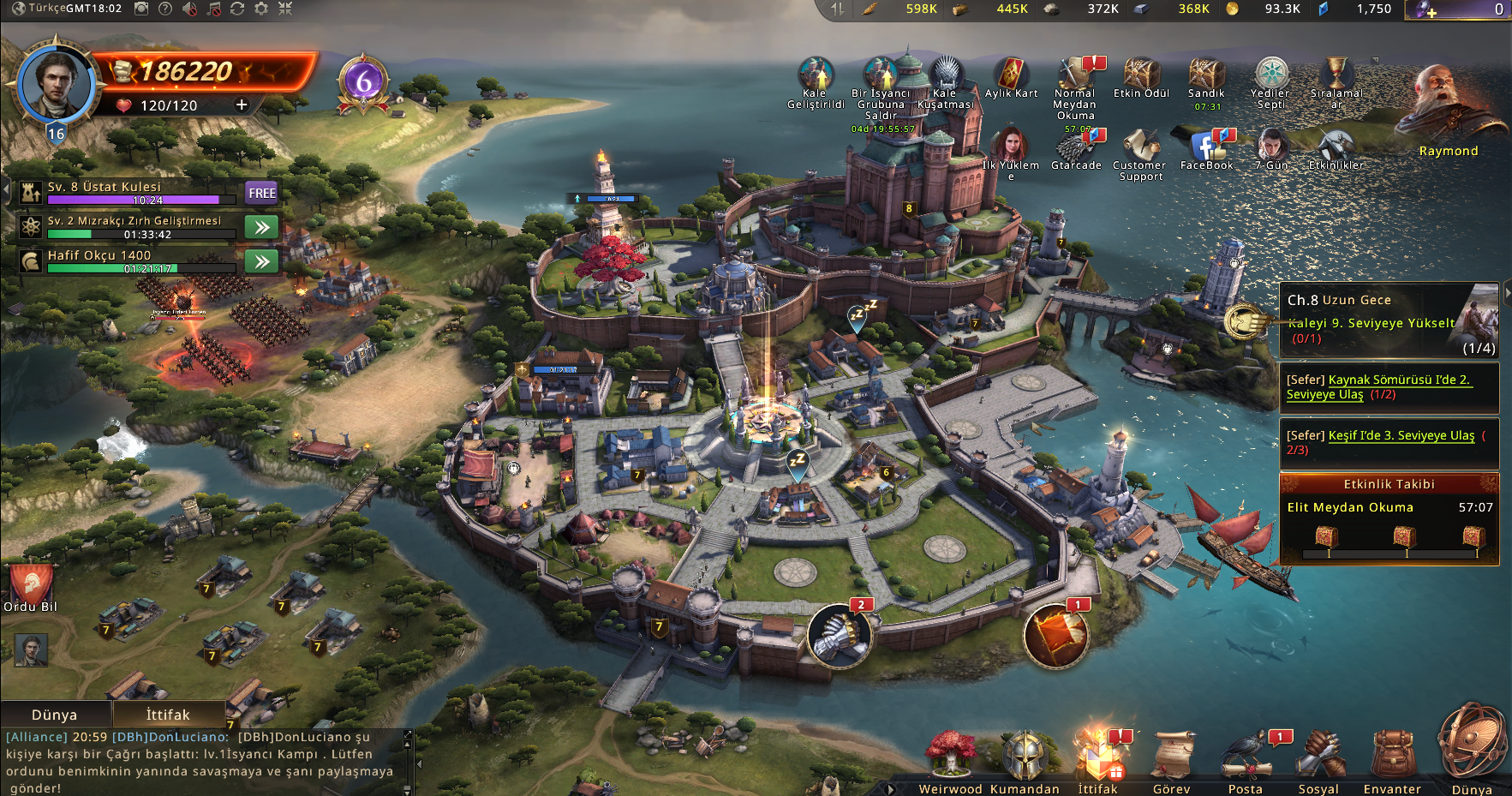This screenshot has height=796, width=1512.
Task: Open the Sandık chest icon
Action: coord(1206,75)
